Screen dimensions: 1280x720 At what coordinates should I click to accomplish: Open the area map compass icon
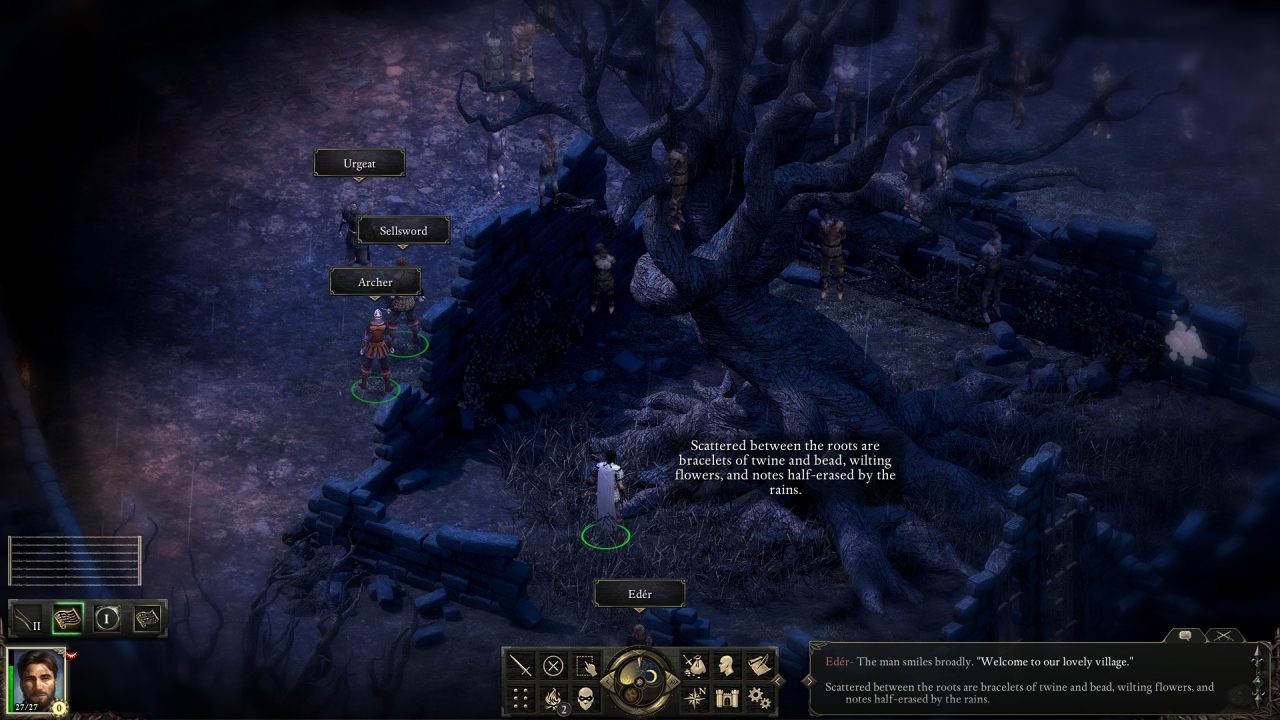pos(694,696)
